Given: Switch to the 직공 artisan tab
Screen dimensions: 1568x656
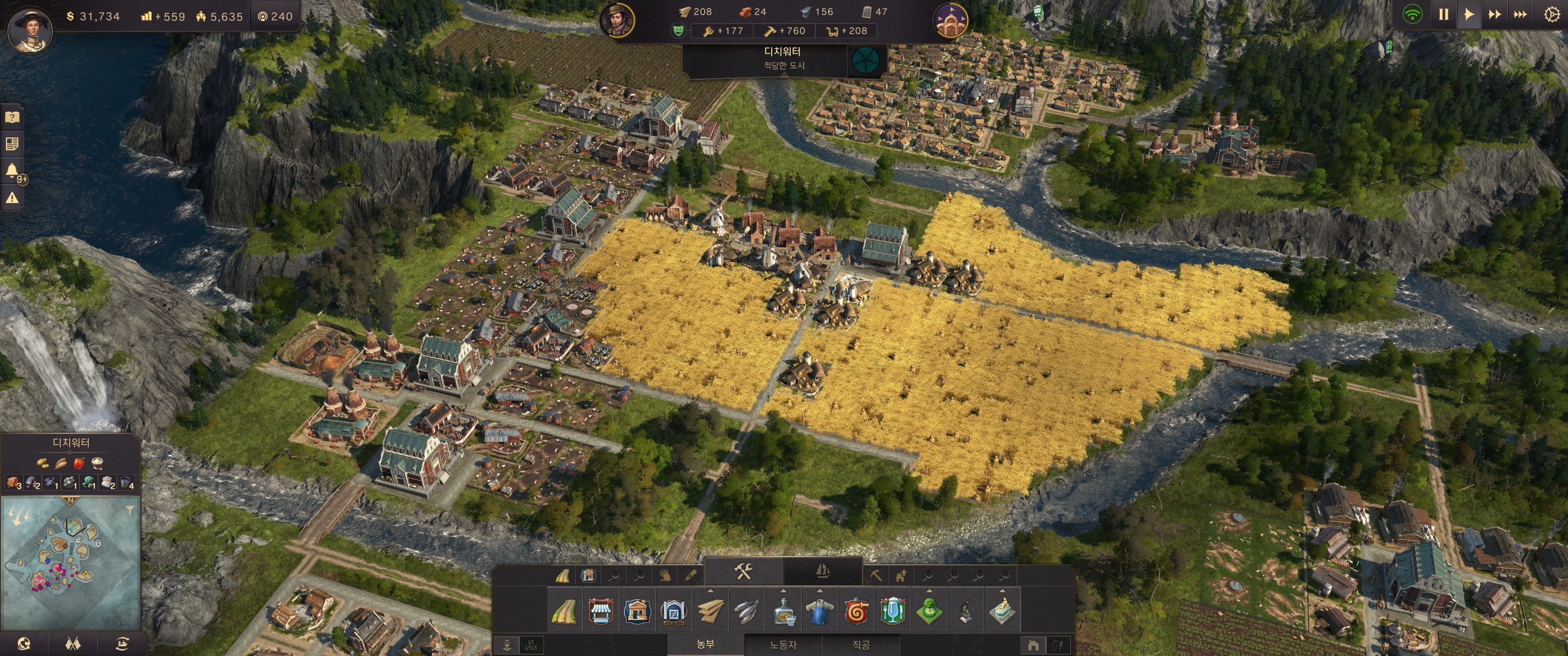Looking at the screenshot, I should click(861, 645).
